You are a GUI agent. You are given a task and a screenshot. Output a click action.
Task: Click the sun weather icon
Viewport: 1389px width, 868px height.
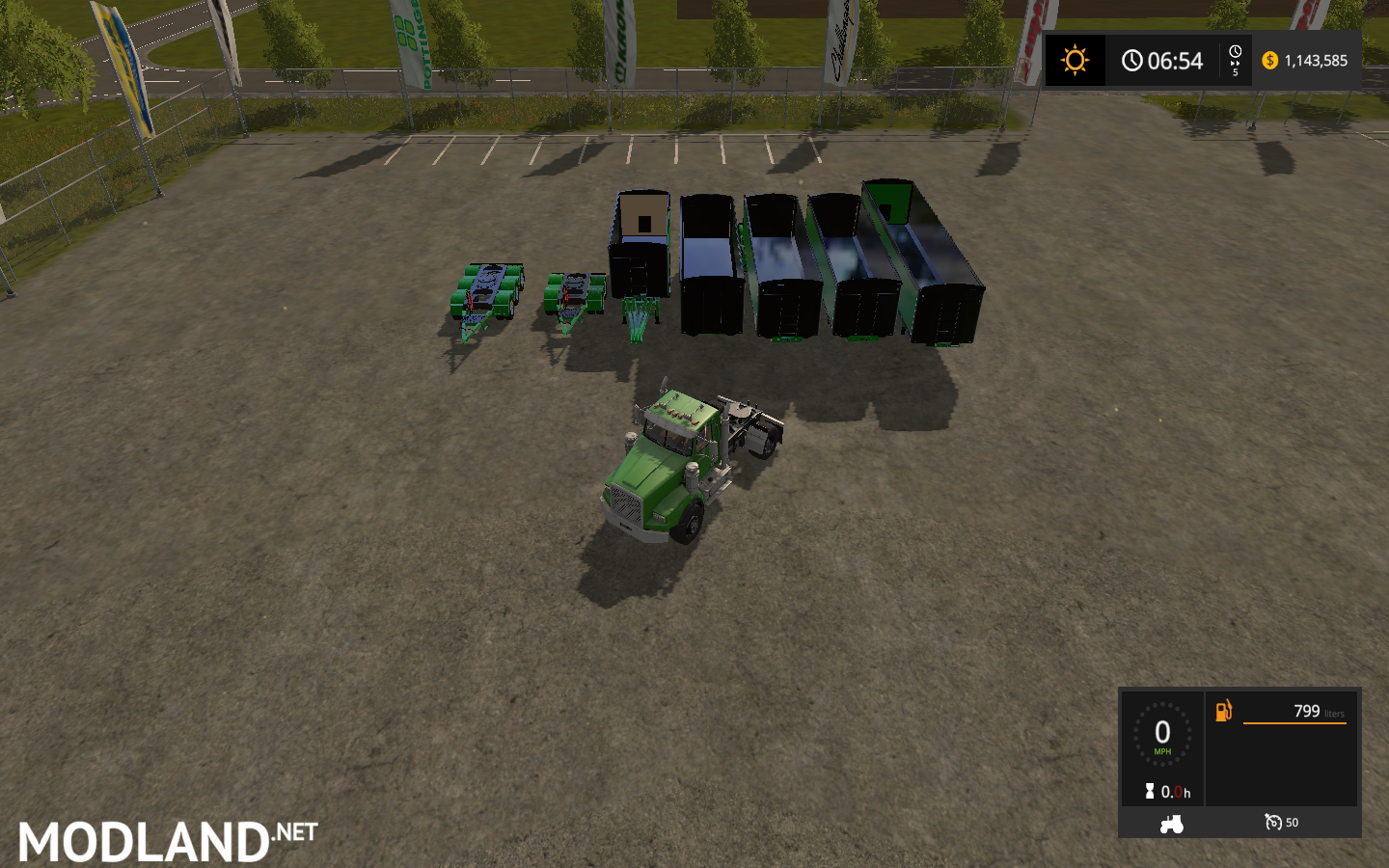coord(1075,60)
